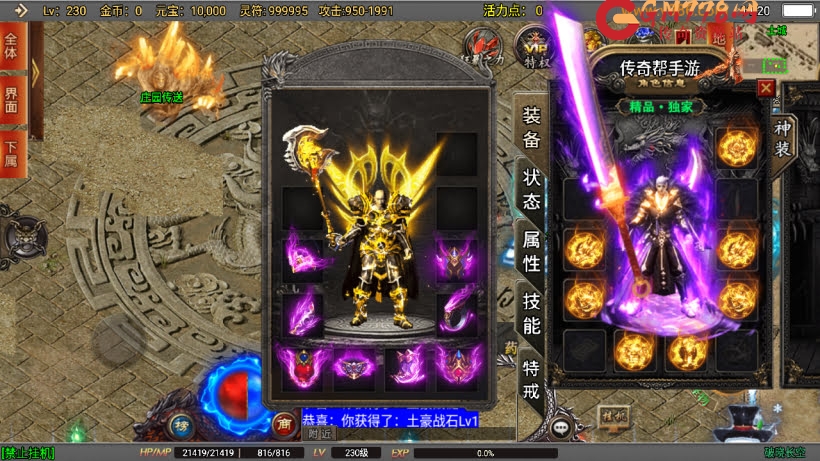Switch chat to the 附近 nearby channel
820x461 pixels.
(319, 434)
